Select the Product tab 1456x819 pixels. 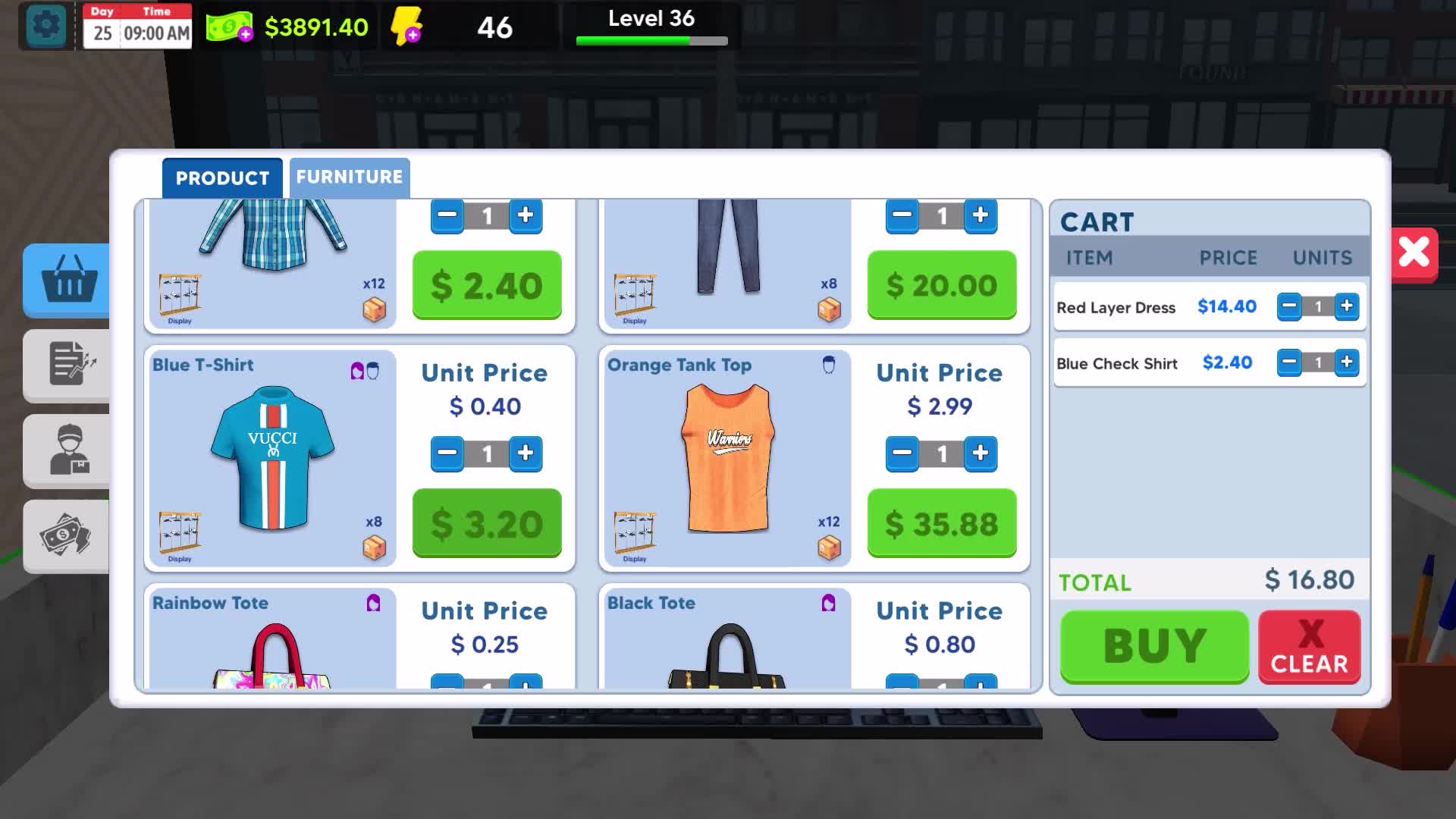(x=222, y=178)
